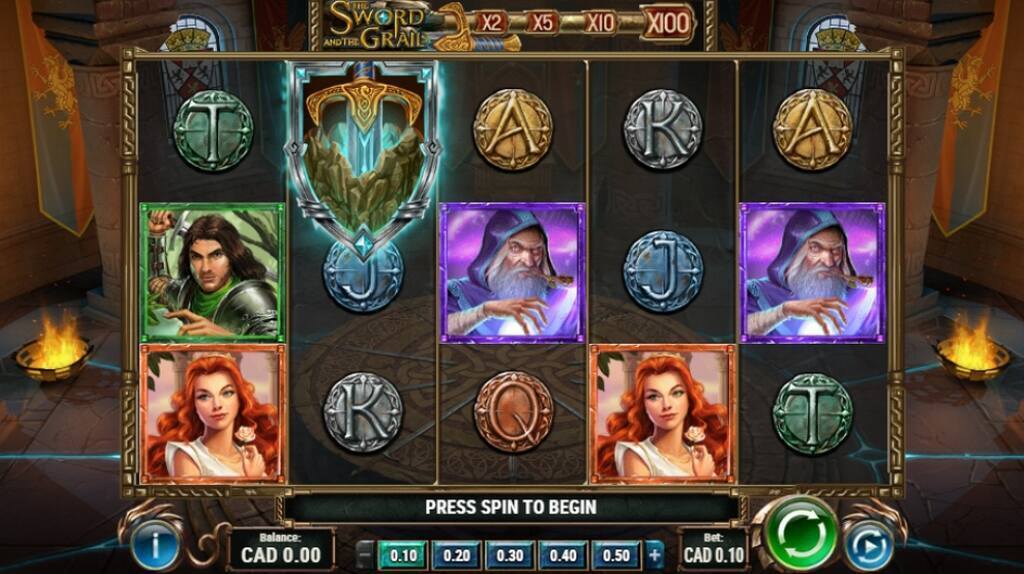Choose the 0.20 bet amount
The height and width of the screenshot is (574, 1024).
456,555
